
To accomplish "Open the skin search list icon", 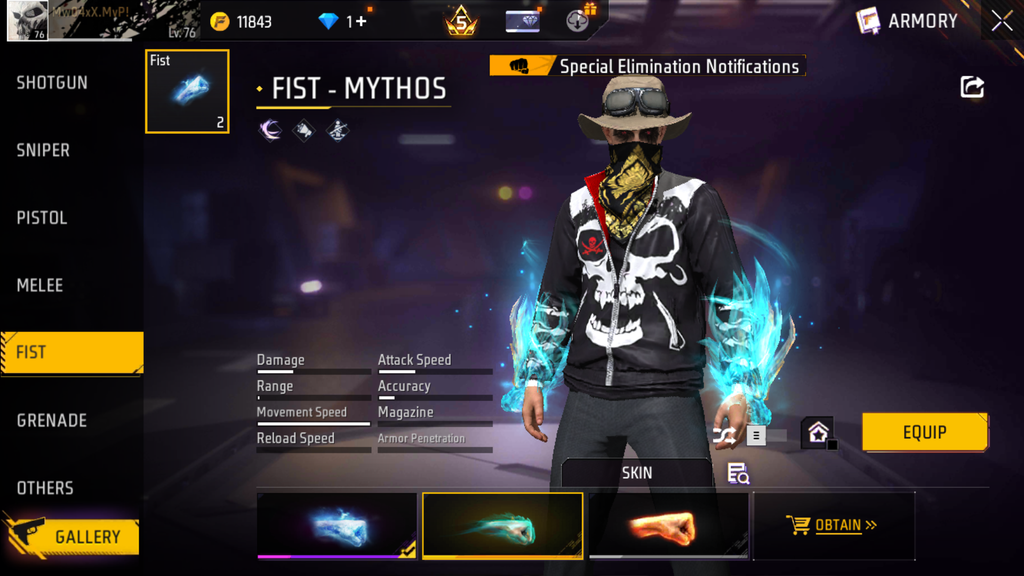I will click(738, 474).
